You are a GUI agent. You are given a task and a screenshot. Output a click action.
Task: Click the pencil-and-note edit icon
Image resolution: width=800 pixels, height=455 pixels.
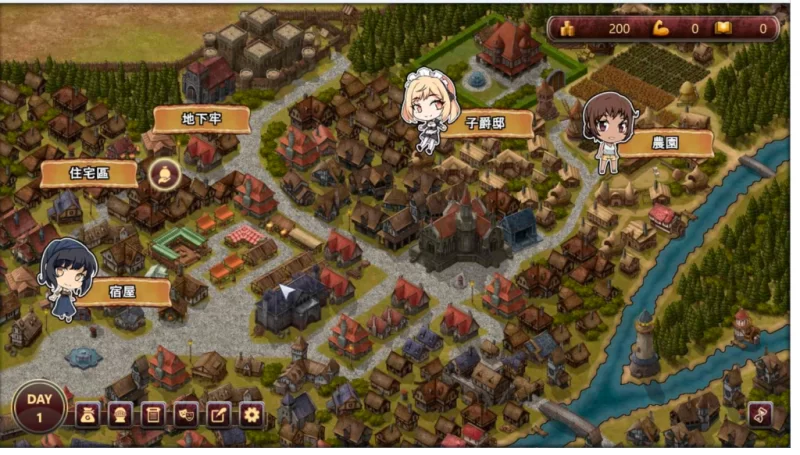[218, 414]
